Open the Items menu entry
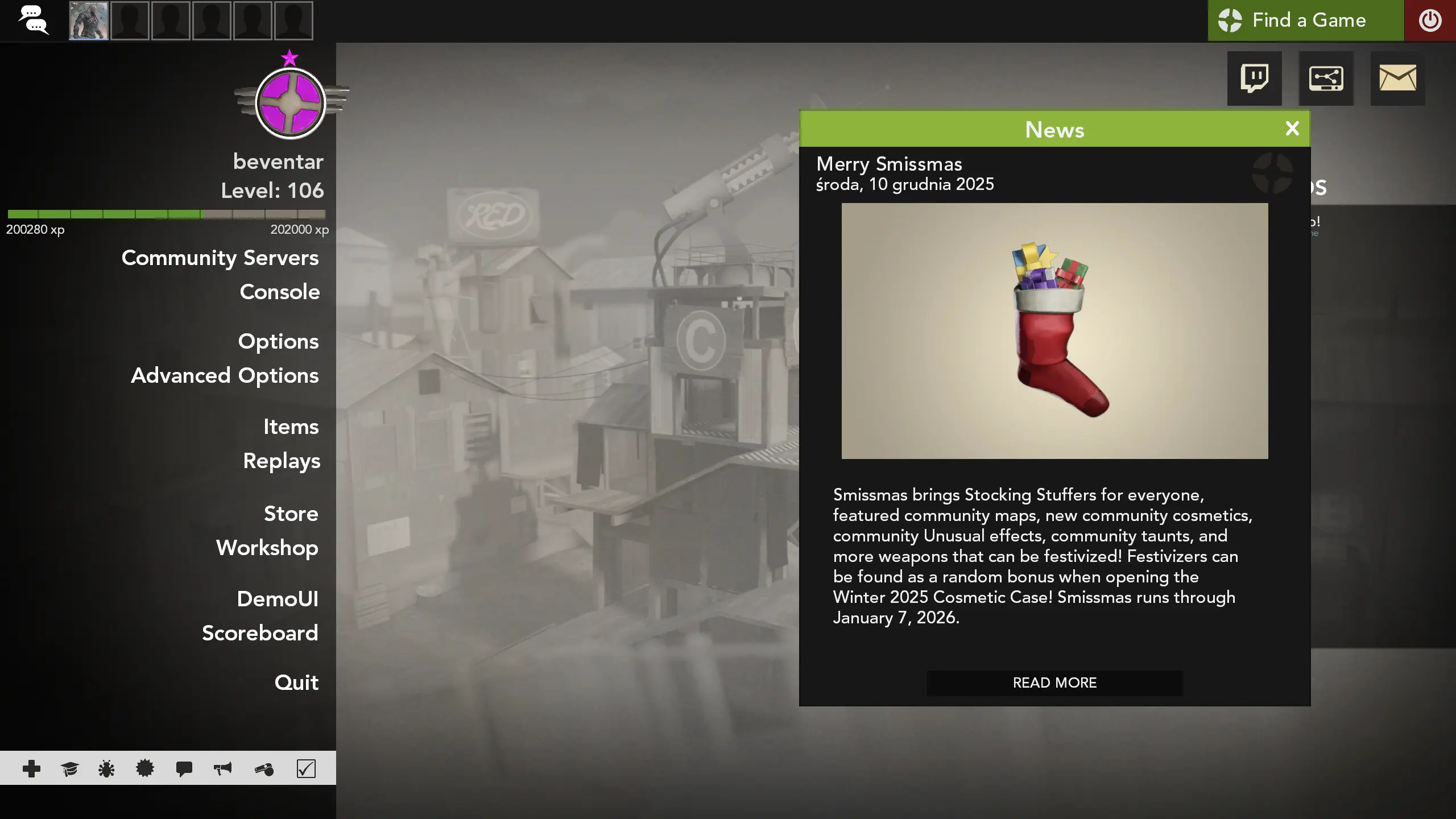1456x819 pixels. tap(291, 427)
